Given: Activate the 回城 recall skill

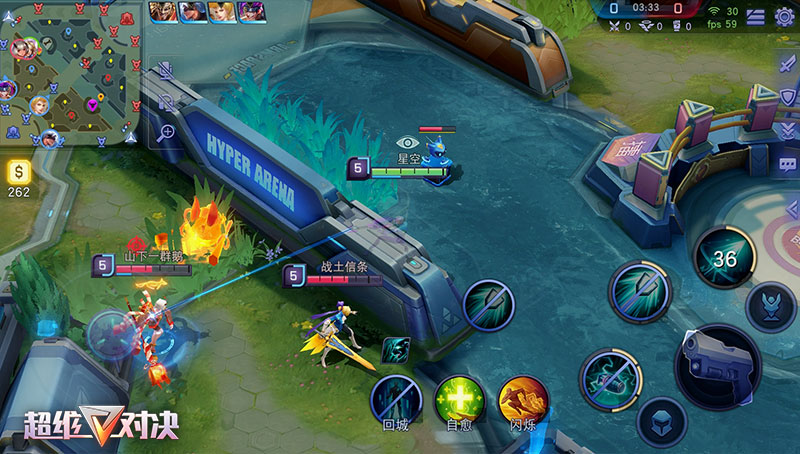Looking at the screenshot, I should (x=394, y=399).
